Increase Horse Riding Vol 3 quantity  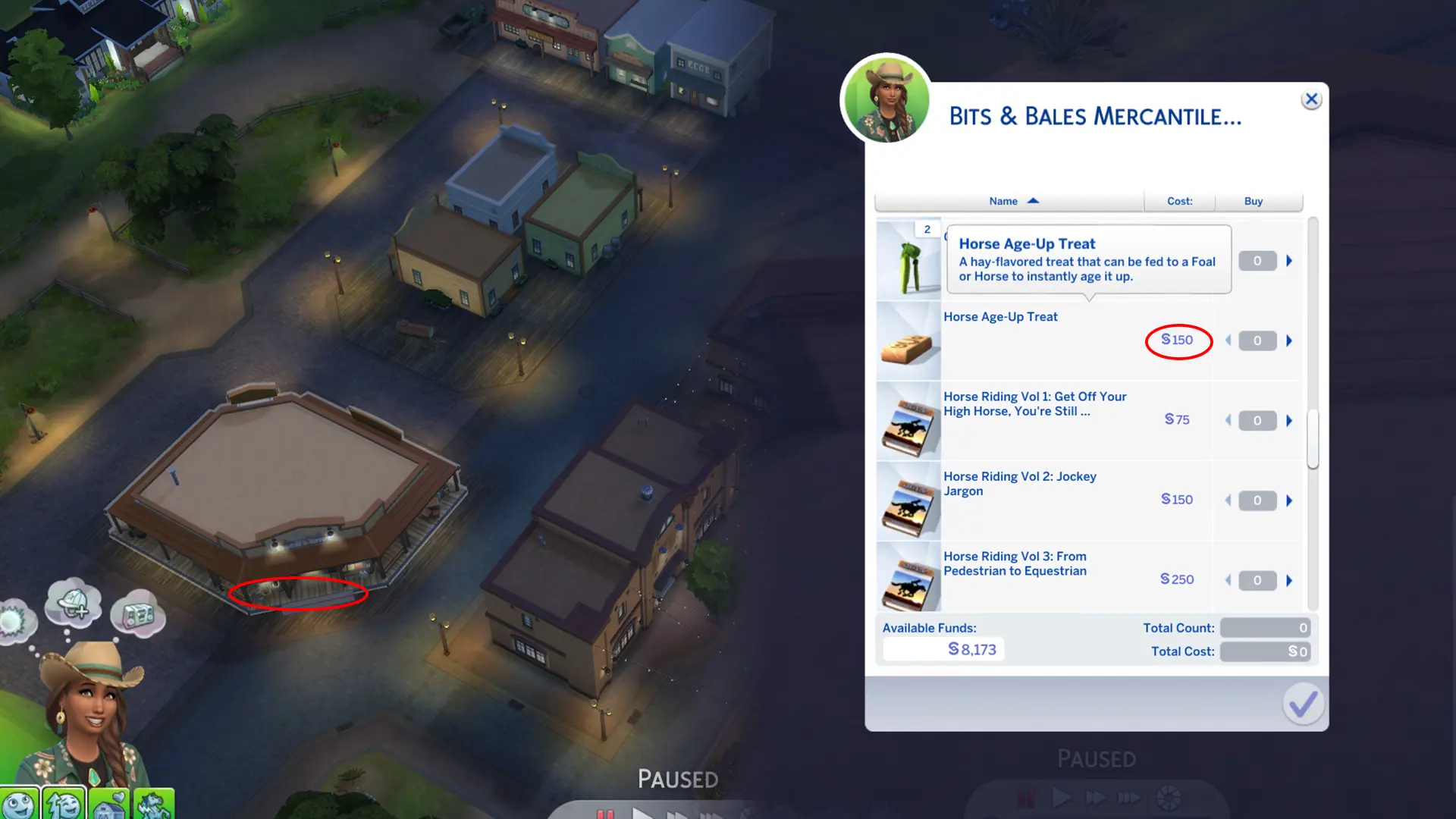point(1289,580)
